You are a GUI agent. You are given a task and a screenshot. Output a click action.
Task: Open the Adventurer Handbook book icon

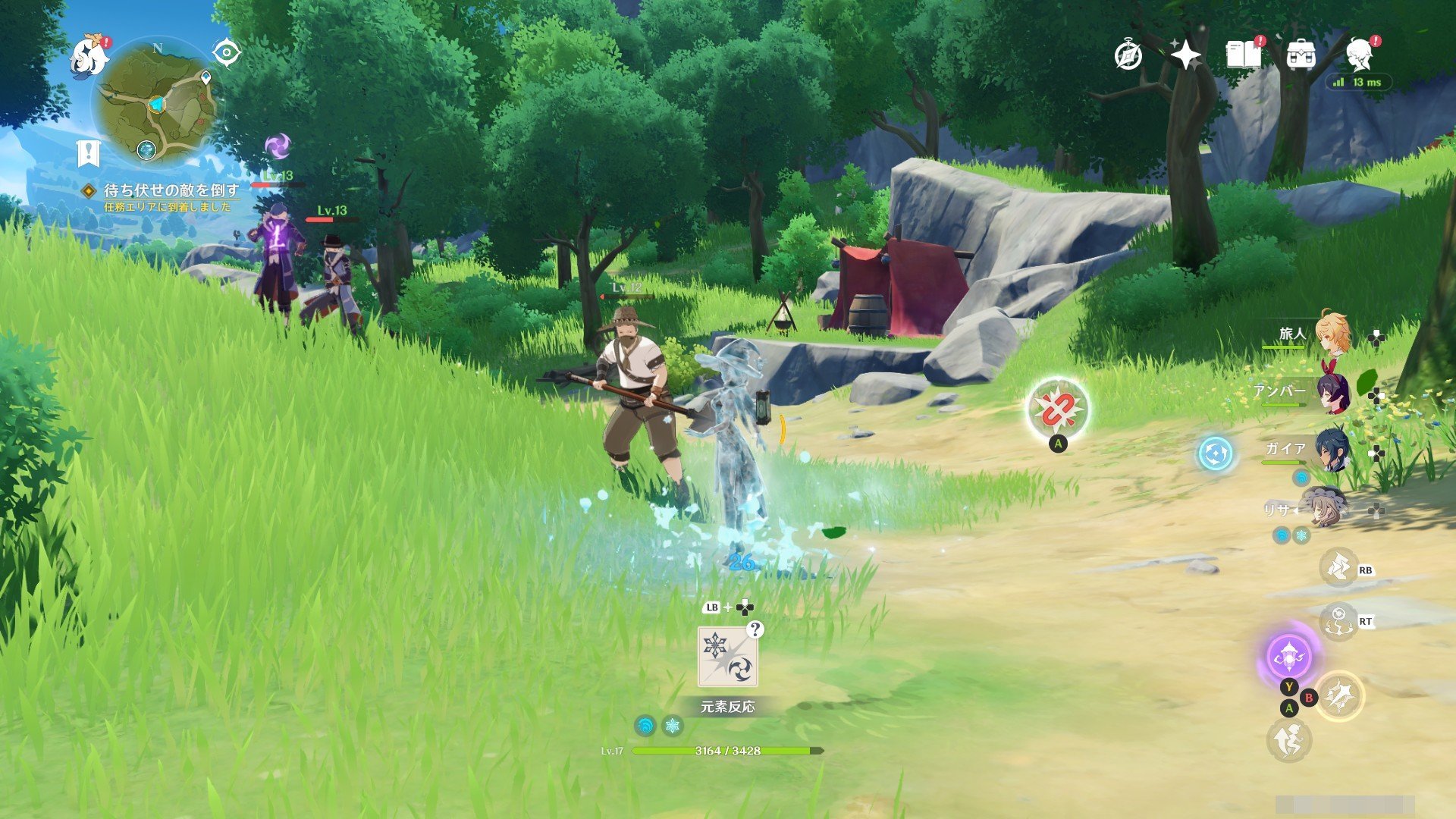point(1243,55)
